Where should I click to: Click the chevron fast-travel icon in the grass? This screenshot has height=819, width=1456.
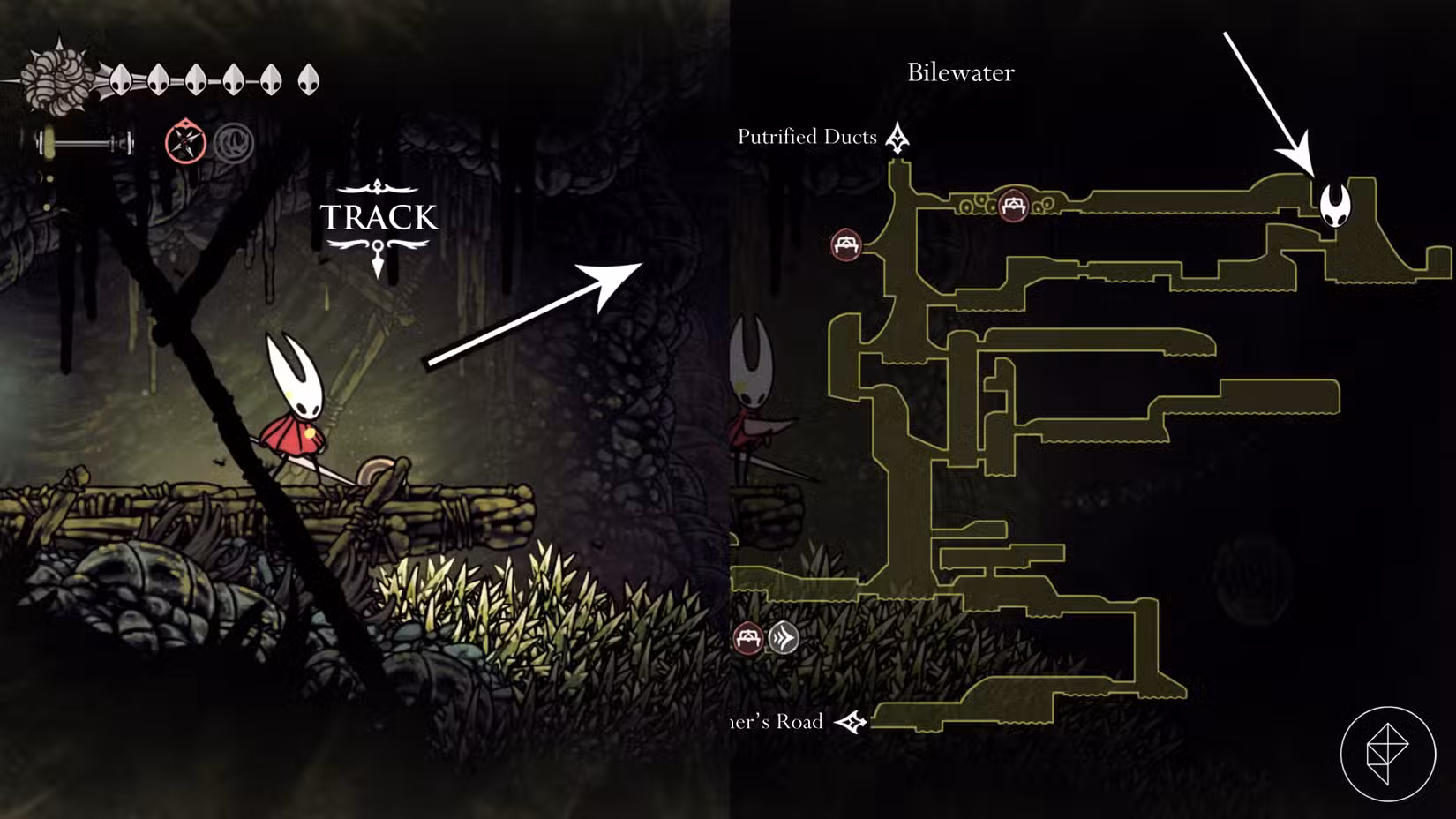point(784,638)
